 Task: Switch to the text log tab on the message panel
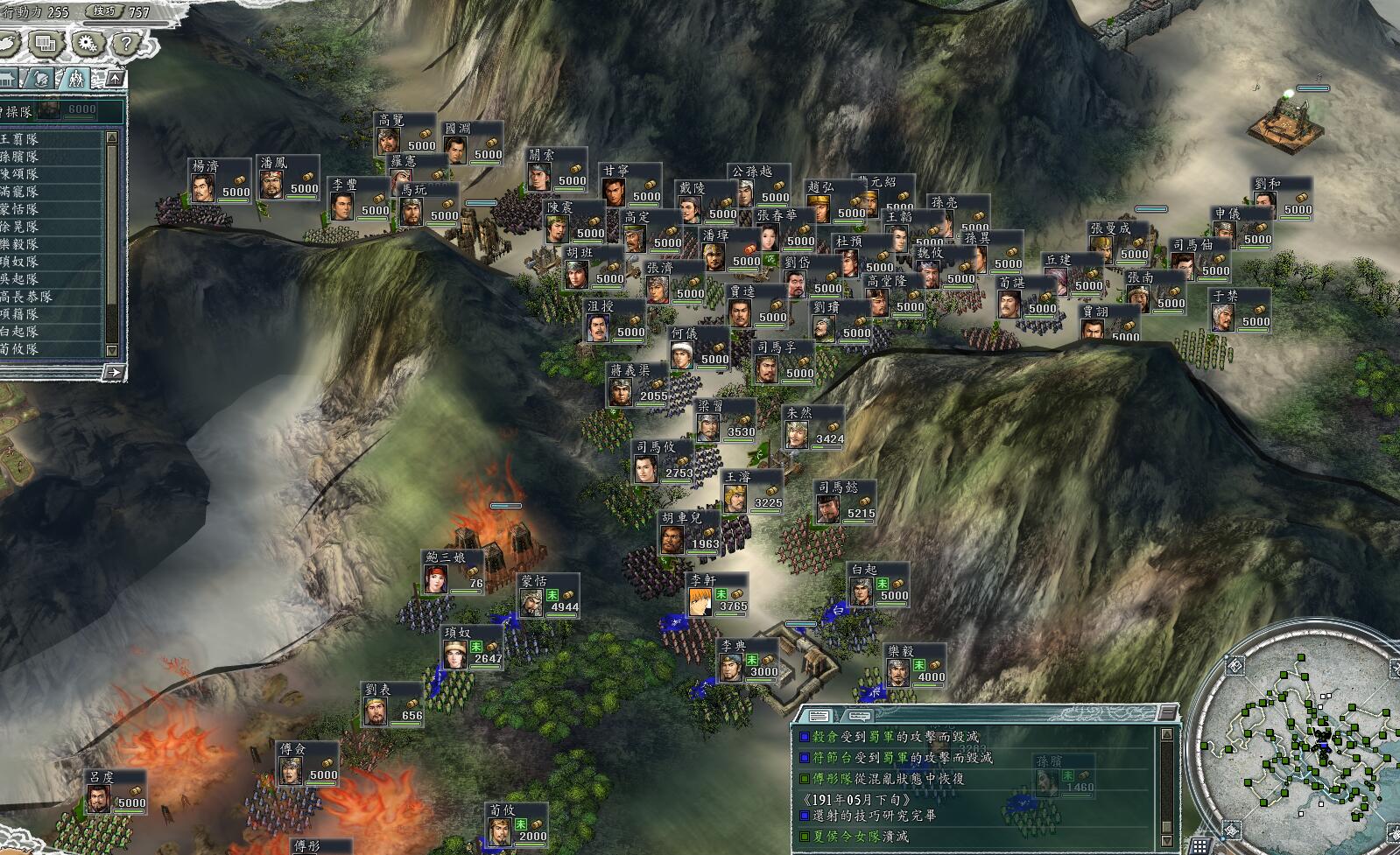[x=818, y=715]
